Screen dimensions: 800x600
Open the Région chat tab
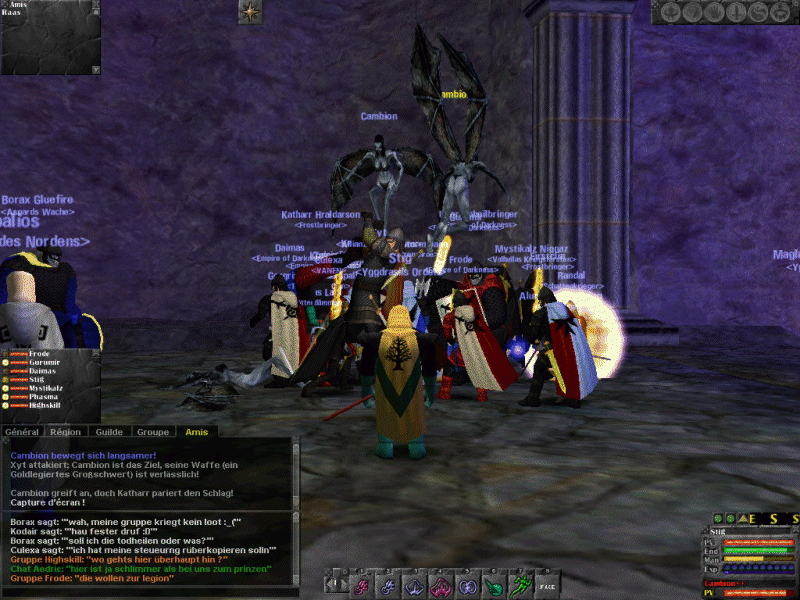pyautogui.click(x=66, y=431)
